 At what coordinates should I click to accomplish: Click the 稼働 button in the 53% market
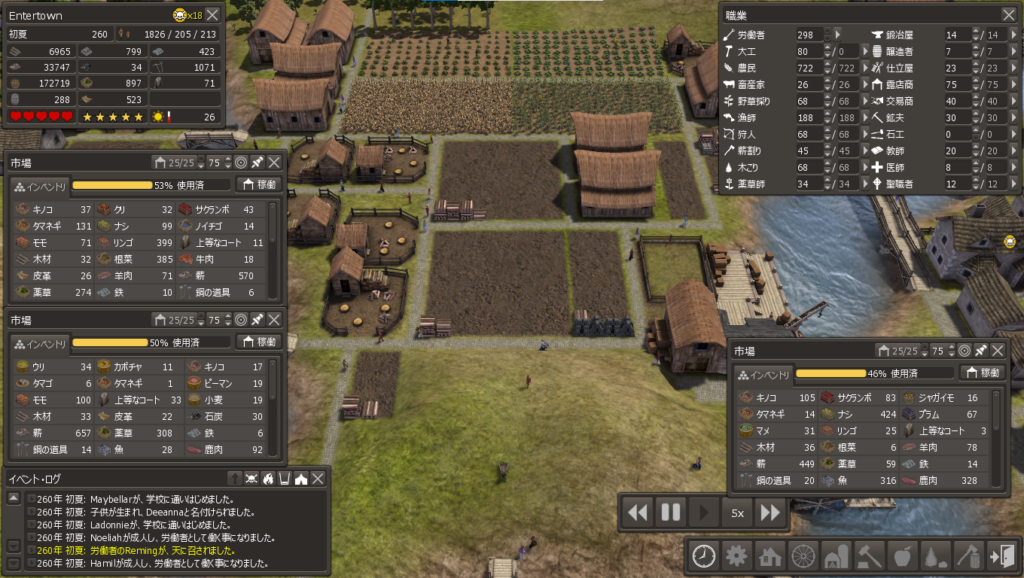tap(259, 185)
